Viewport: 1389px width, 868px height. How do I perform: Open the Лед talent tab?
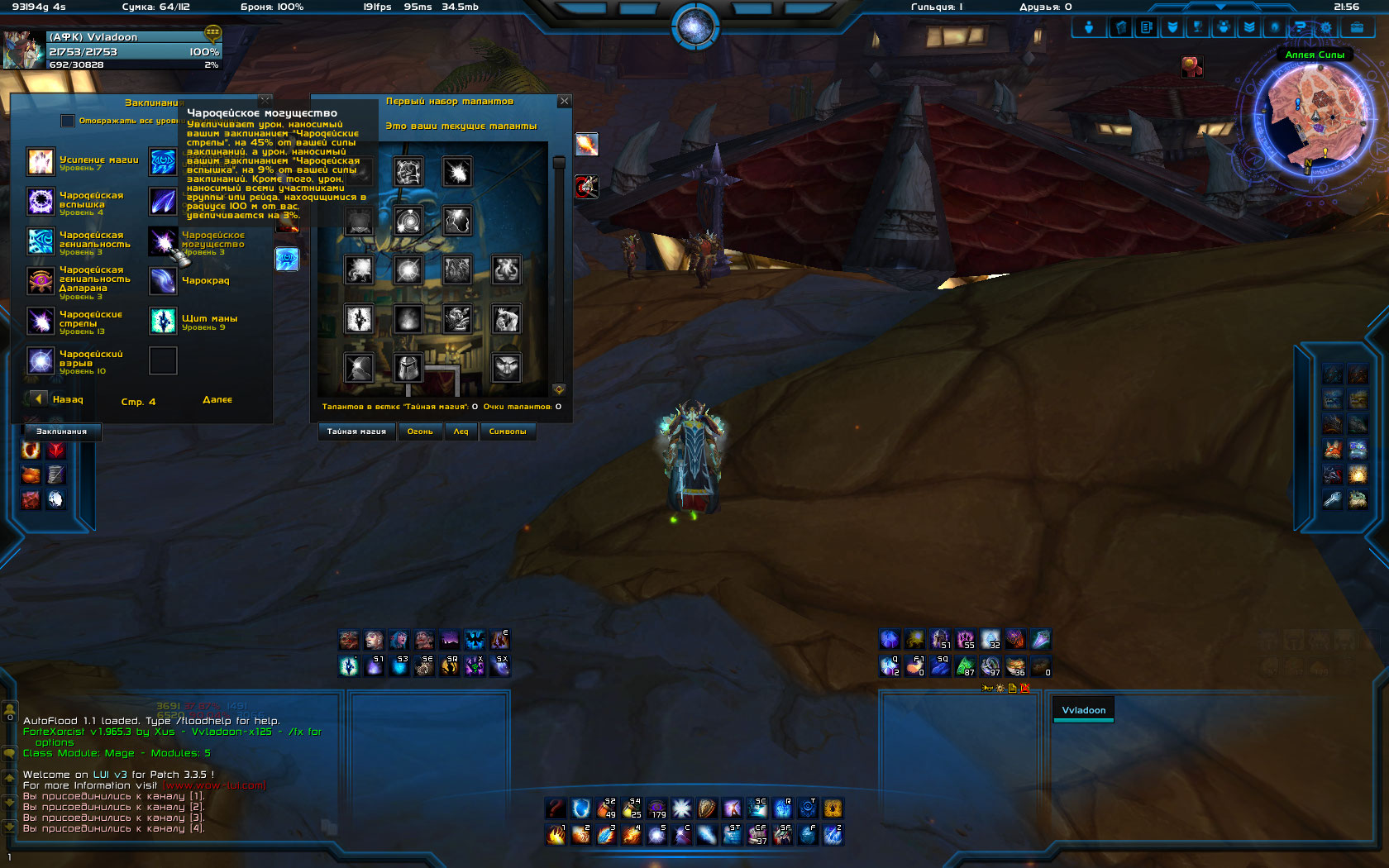pos(461,432)
